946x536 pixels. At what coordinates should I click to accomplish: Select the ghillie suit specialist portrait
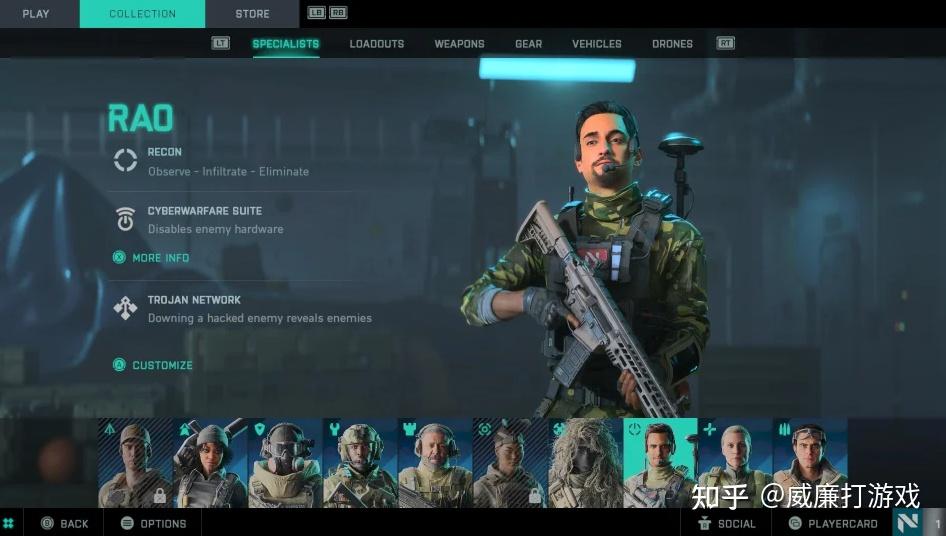point(585,463)
